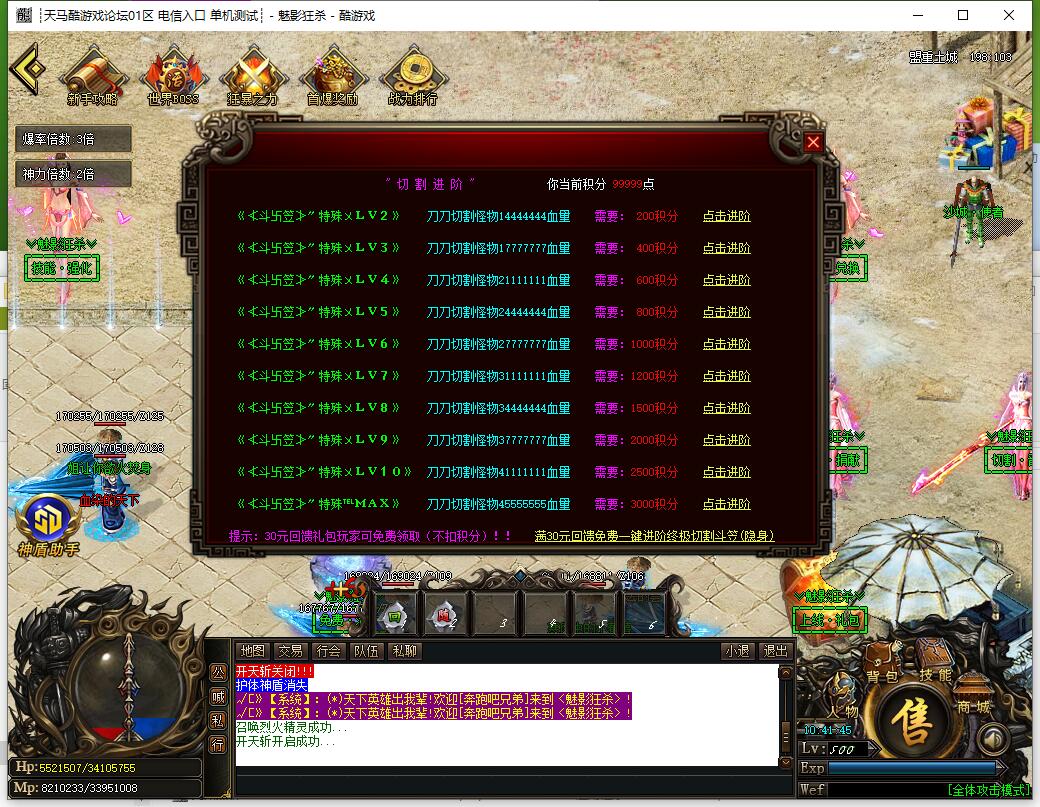Viewport: 1040px width, 807px height.
Task: Open the 新手攻略 scroll icon
Action: point(93,76)
